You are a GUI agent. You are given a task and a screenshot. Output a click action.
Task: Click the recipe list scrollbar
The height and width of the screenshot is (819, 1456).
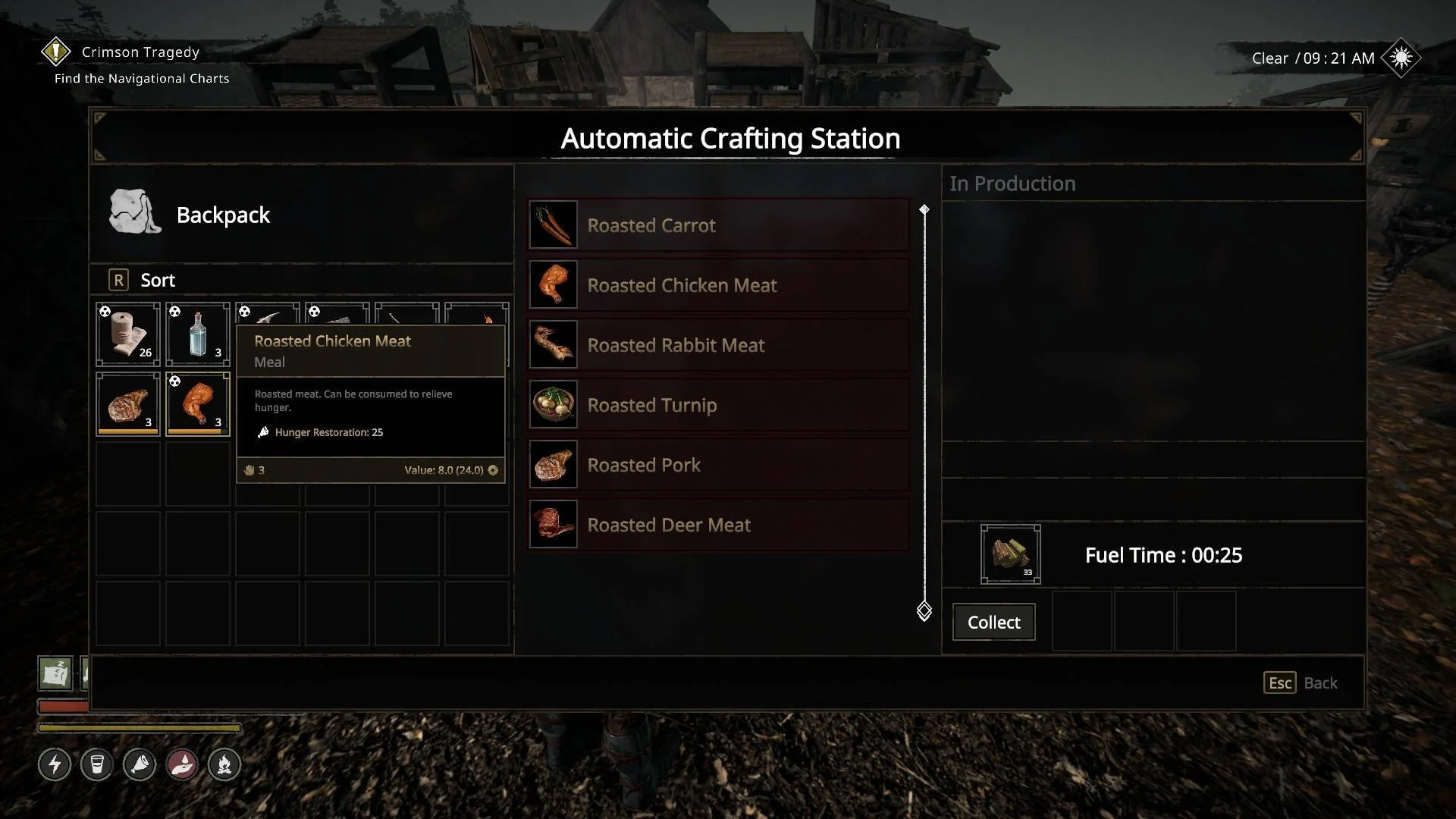point(924,409)
